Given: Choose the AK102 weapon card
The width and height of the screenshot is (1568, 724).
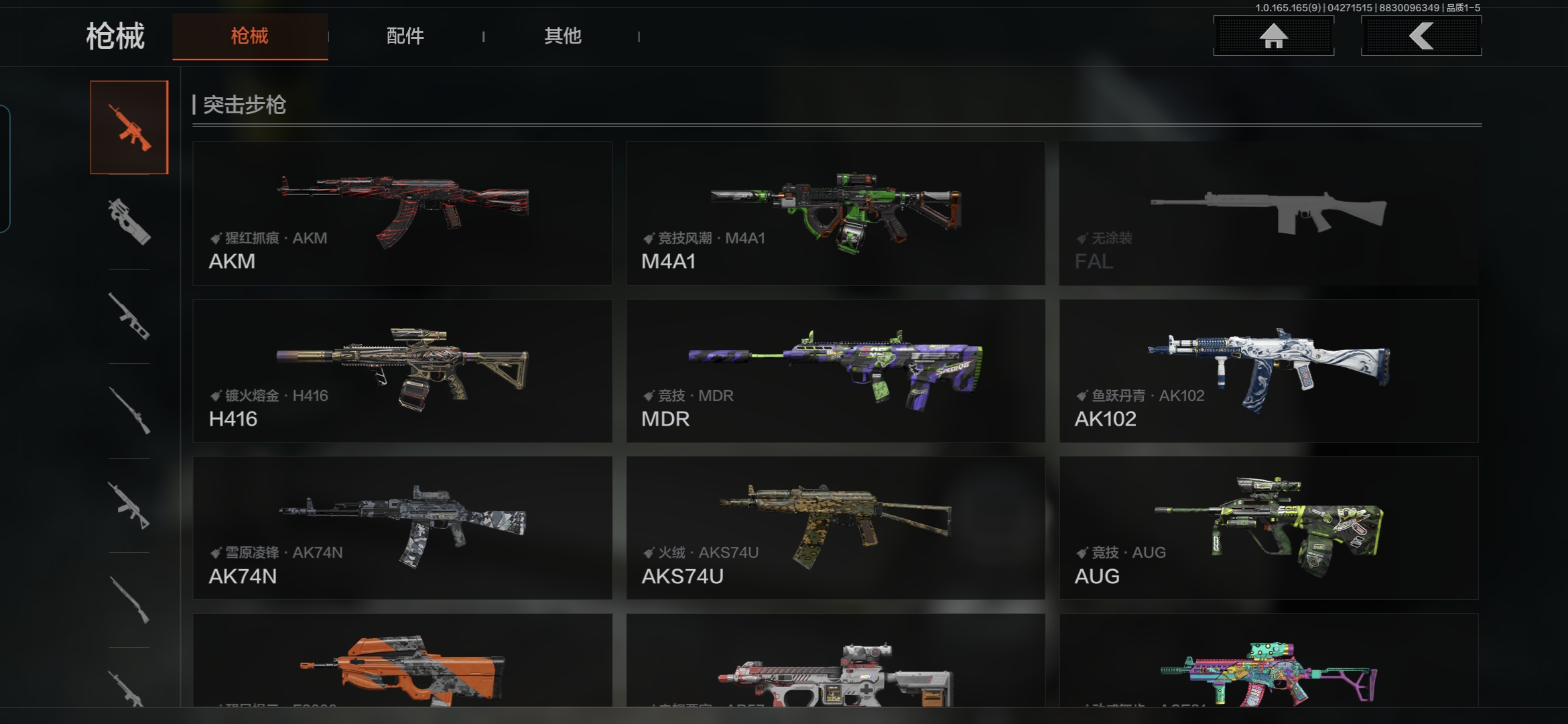Looking at the screenshot, I should pyautogui.click(x=1268, y=371).
